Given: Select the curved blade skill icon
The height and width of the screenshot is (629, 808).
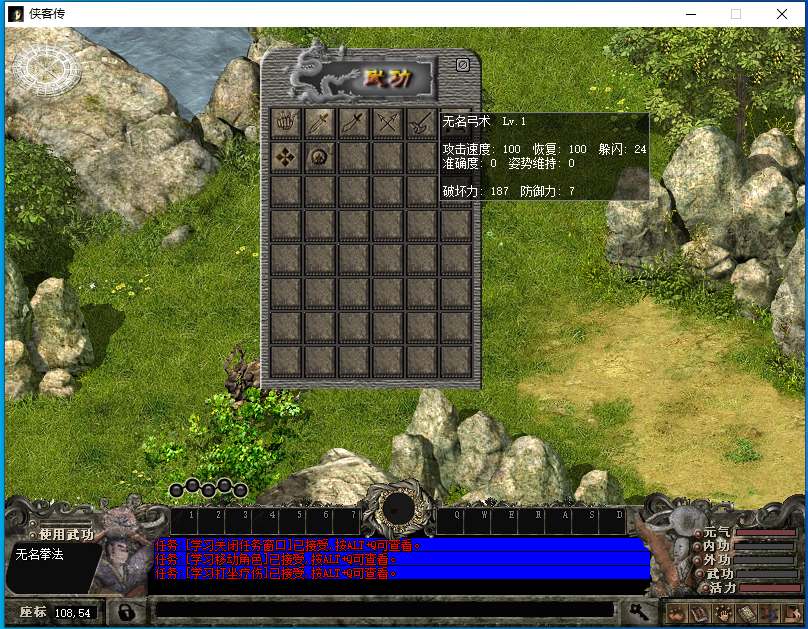Looking at the screenshot, I should (355, 123).
